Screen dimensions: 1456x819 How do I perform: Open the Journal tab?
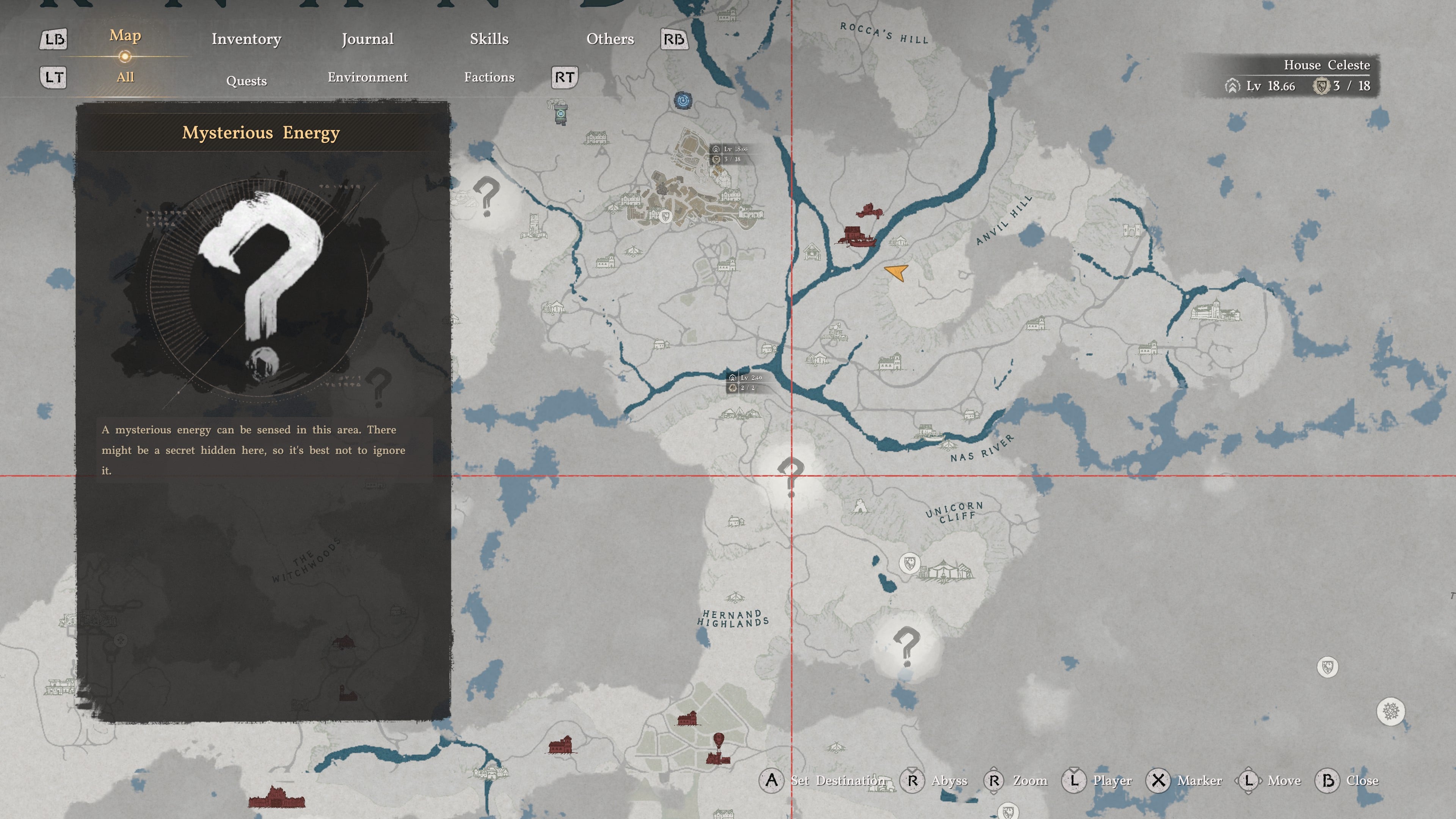(x=367, y=39)
